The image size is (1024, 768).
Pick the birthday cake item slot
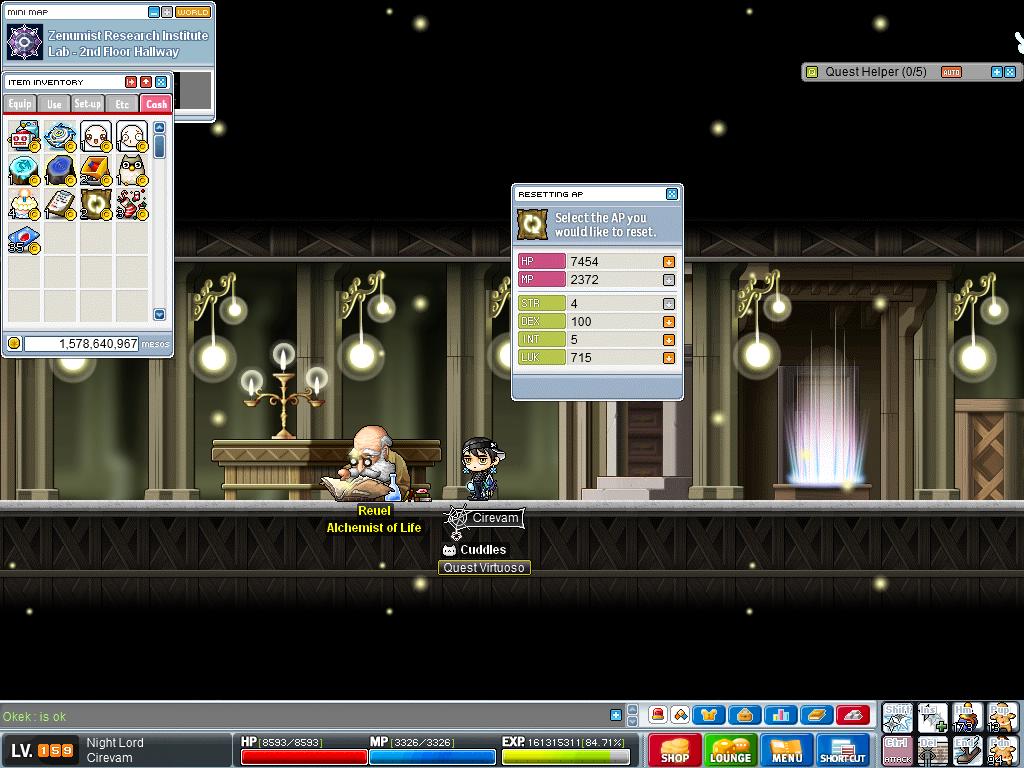[x=24, y=204]
